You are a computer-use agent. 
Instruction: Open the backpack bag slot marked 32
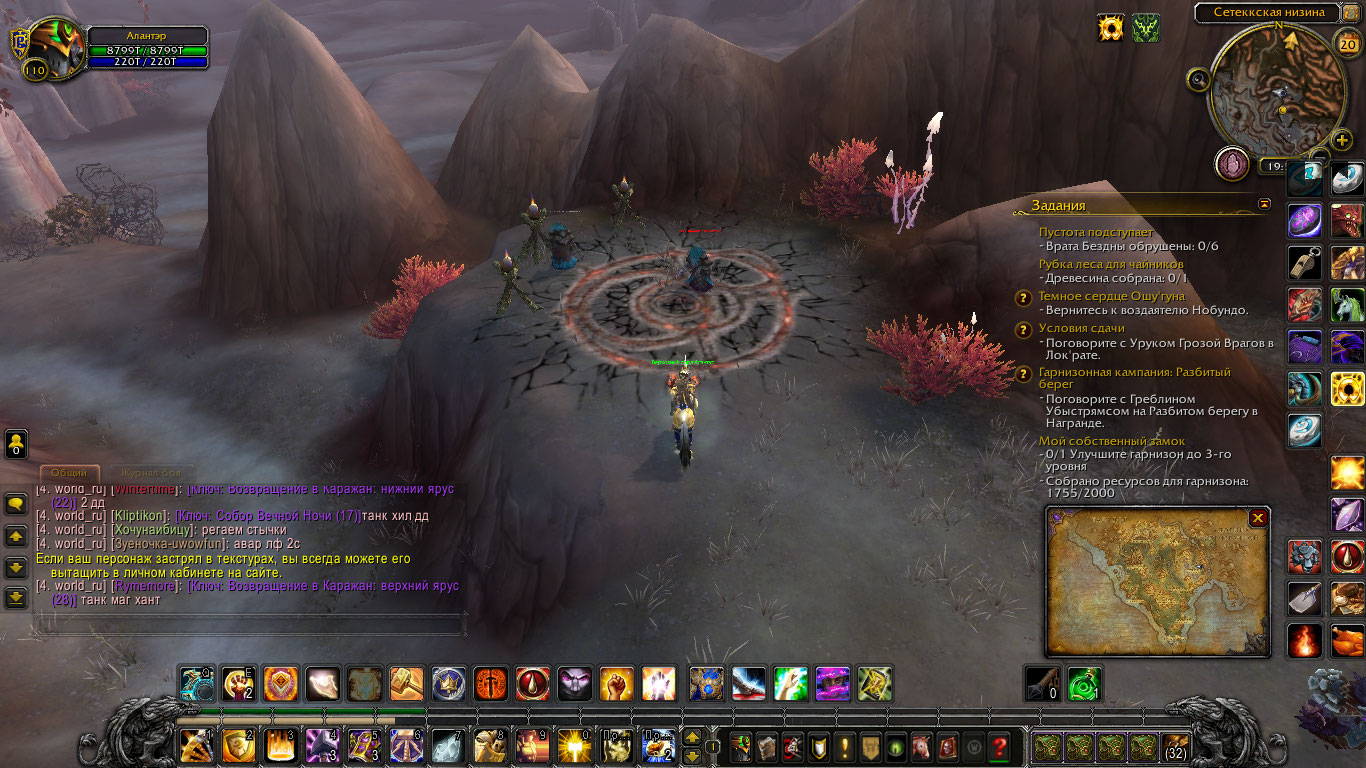1176,746
